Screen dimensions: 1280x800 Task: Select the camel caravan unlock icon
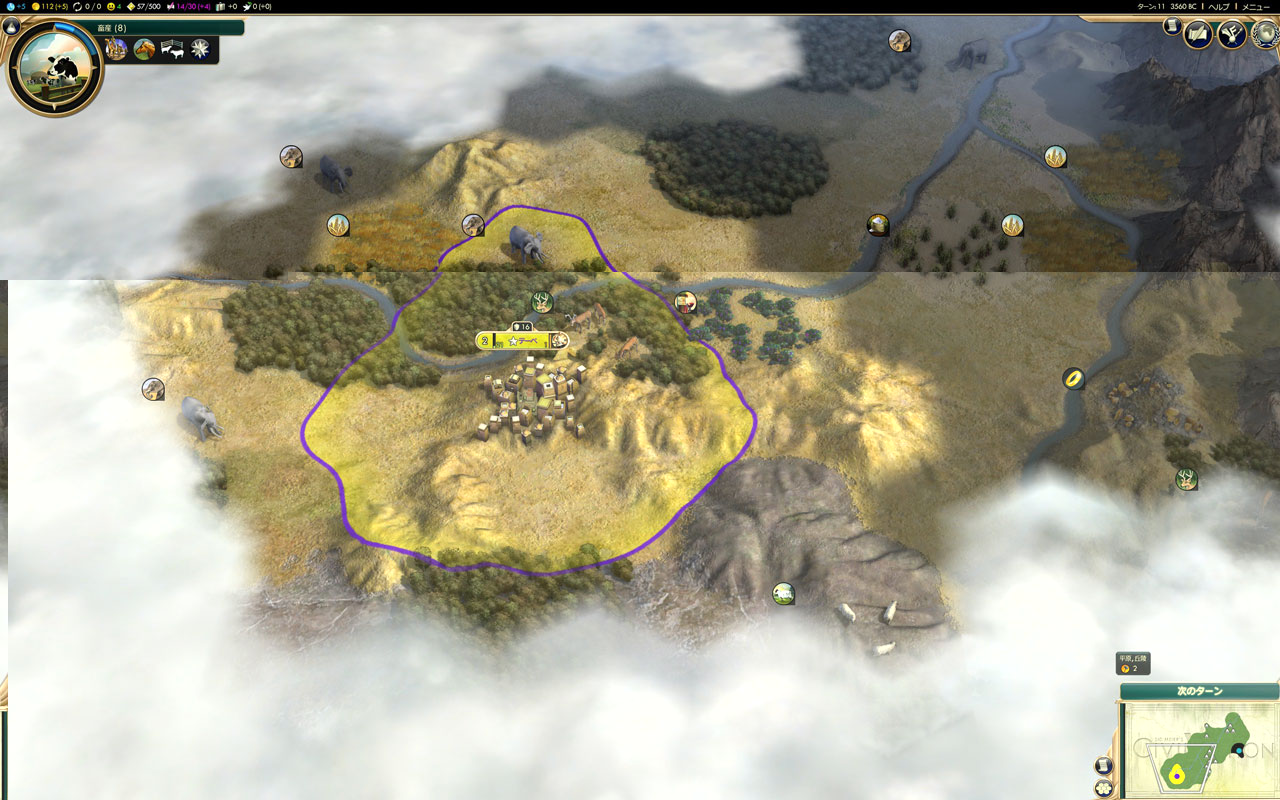pyautogui.click(x=117, y=49)
